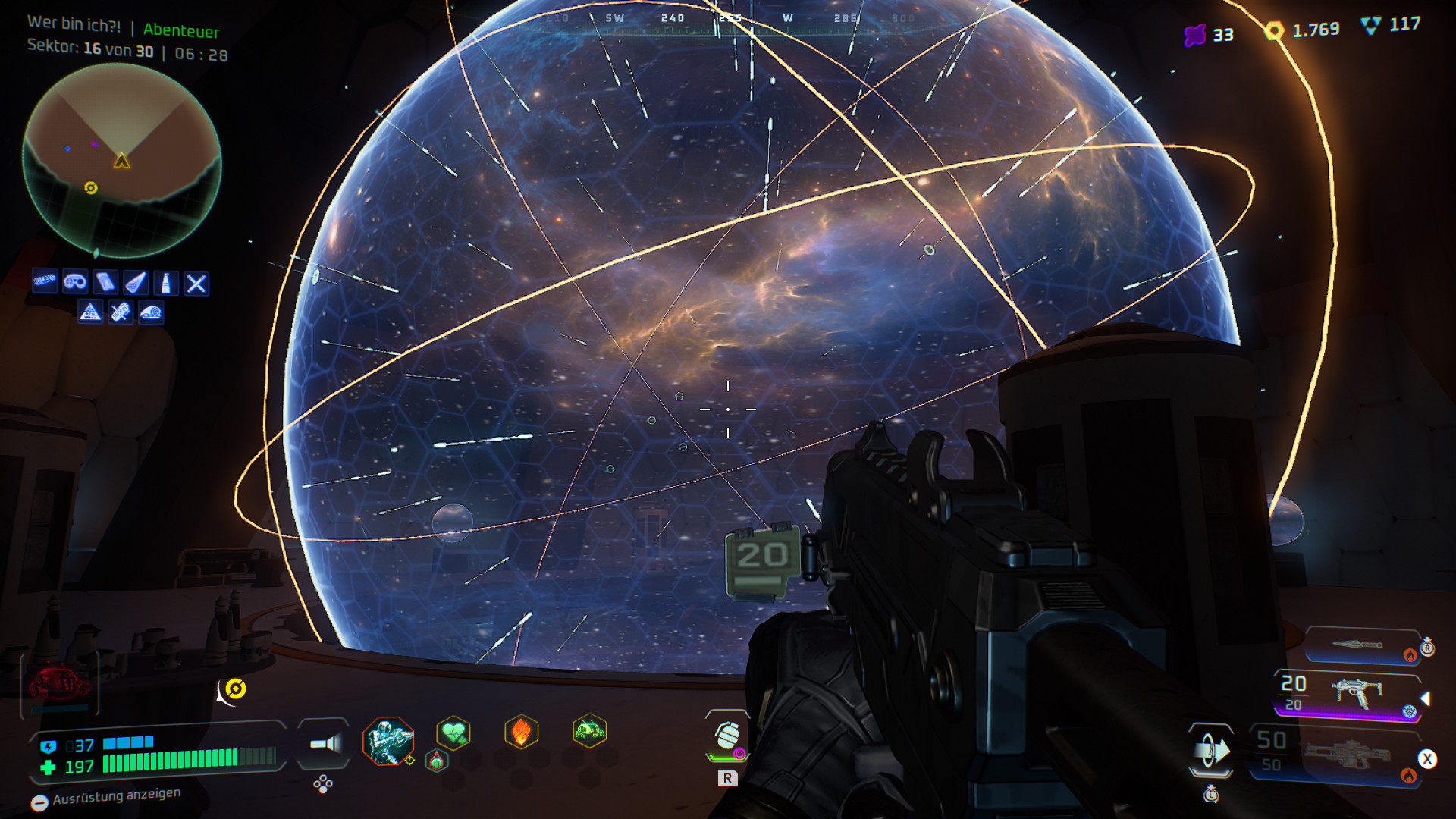
Task: Choose the throwing knife weapon slot
Action: click(1362, 645)
